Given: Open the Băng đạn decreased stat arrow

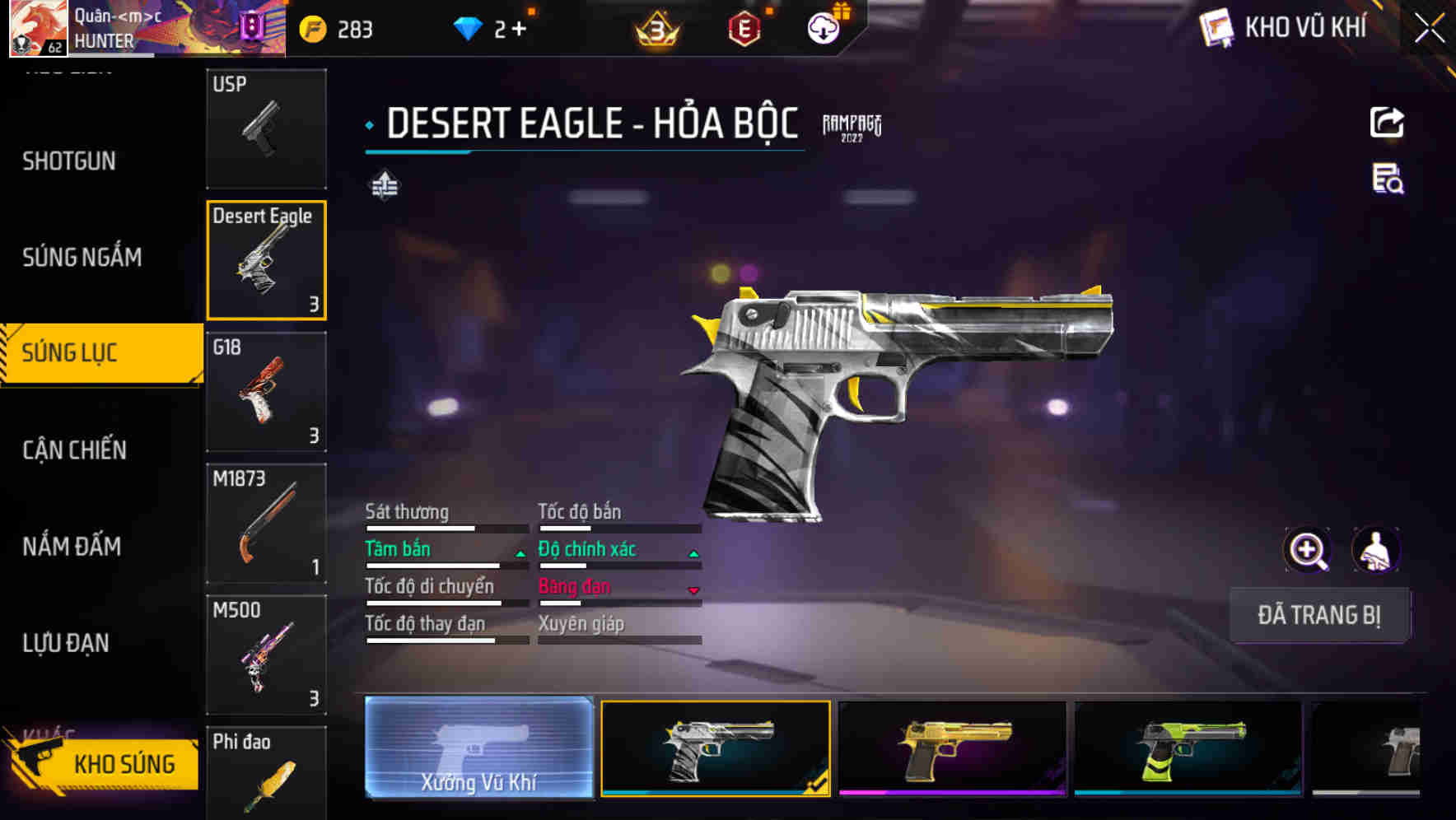Looking at the screenshot, I should [x=693, y=590].
